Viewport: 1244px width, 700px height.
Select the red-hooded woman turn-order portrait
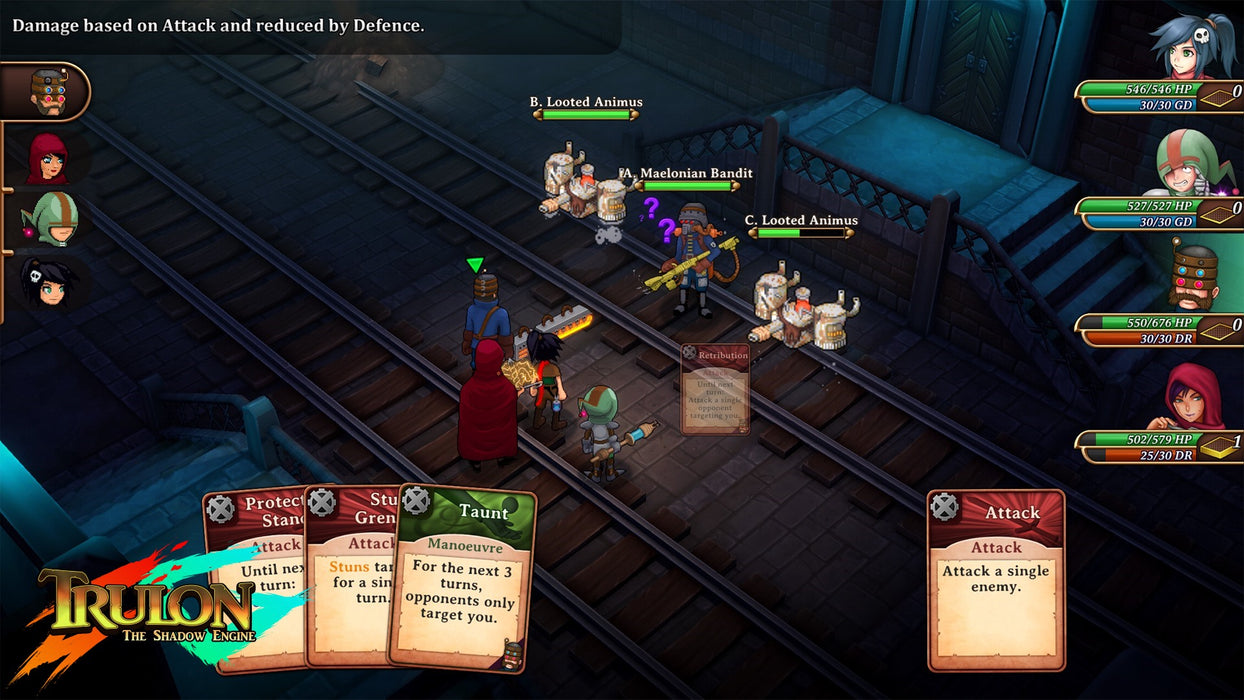pos(47,157)
